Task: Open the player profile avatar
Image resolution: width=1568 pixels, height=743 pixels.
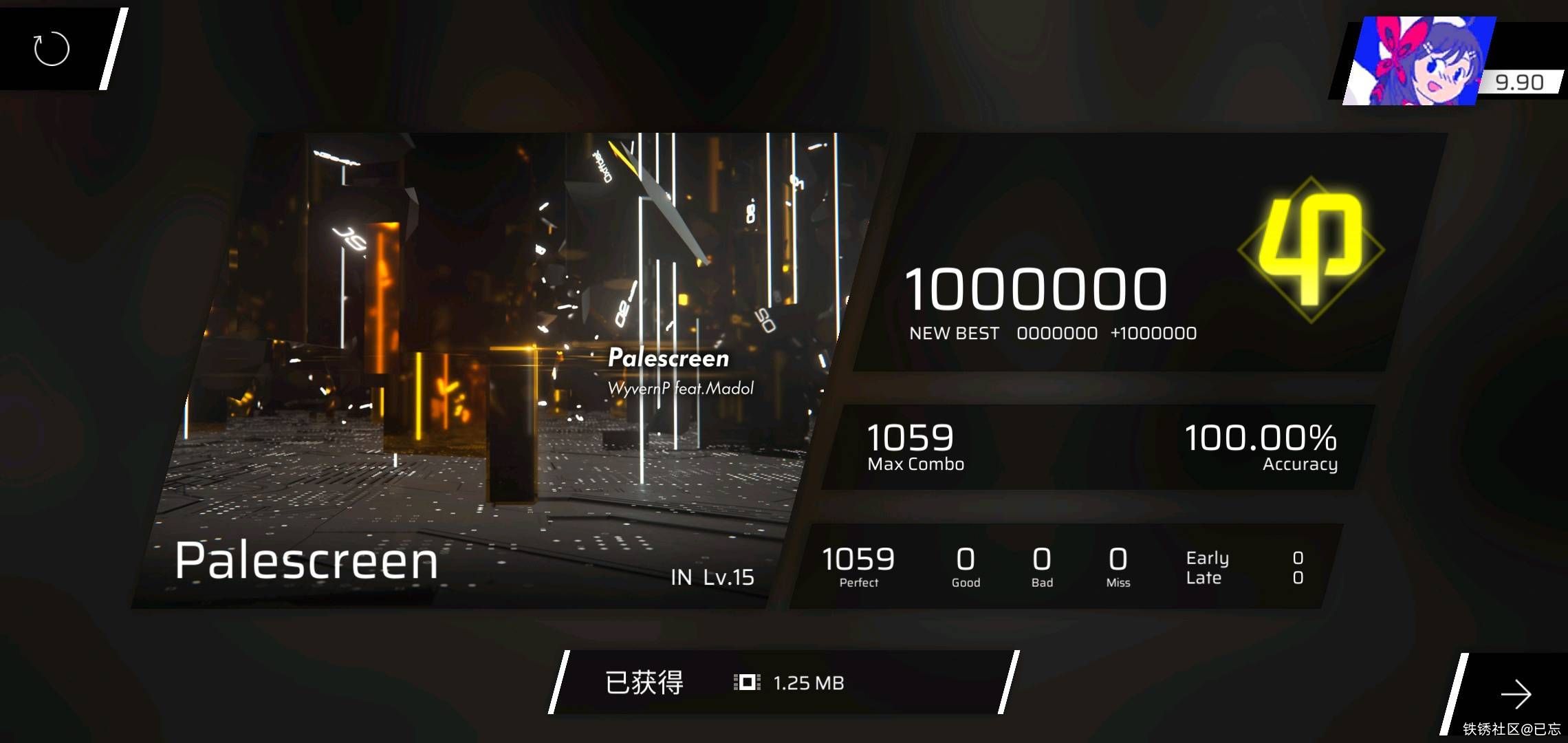Action: pos(1417,62)
